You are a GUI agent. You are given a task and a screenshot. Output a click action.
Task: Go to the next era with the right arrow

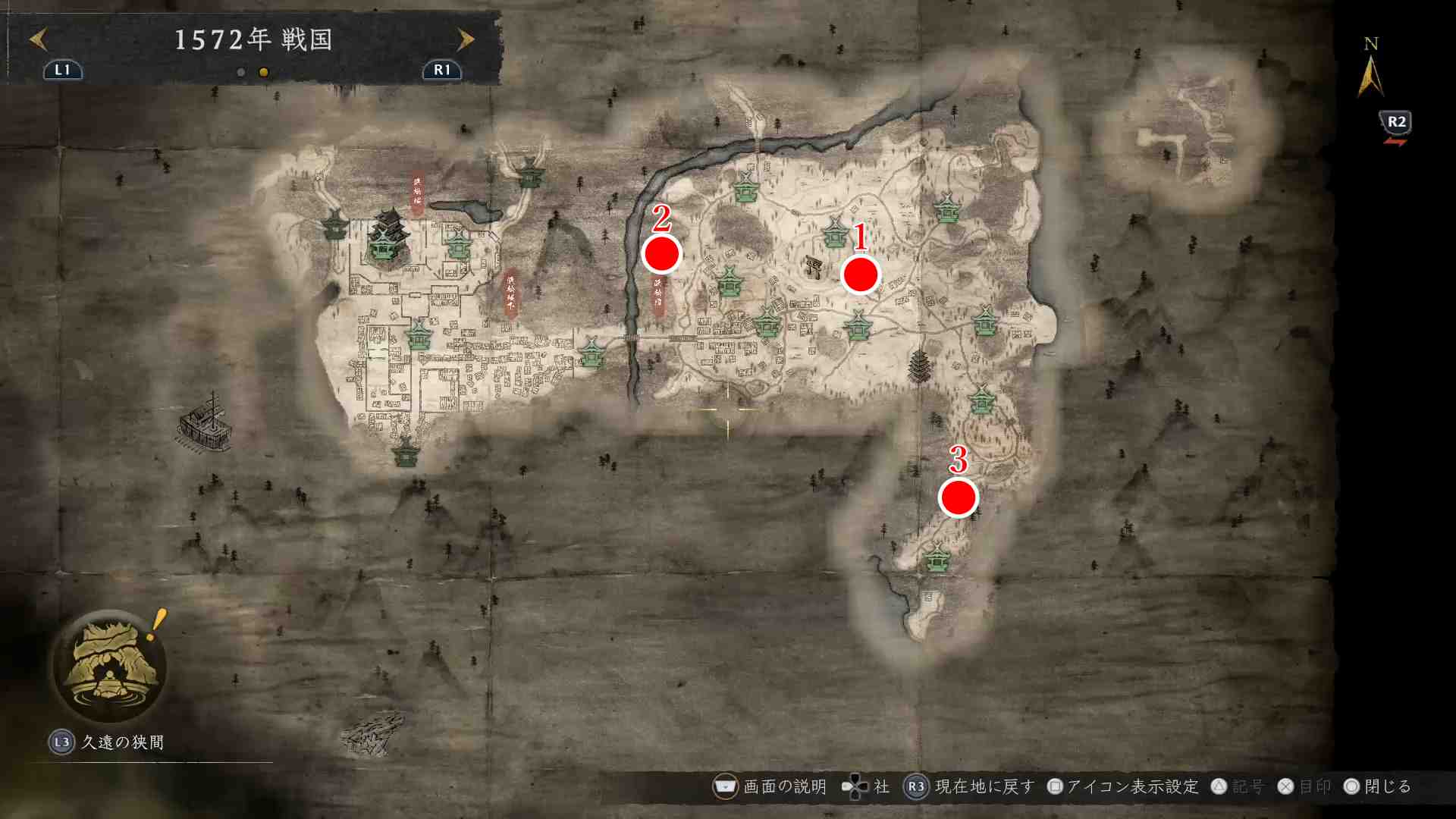(465, 39)
